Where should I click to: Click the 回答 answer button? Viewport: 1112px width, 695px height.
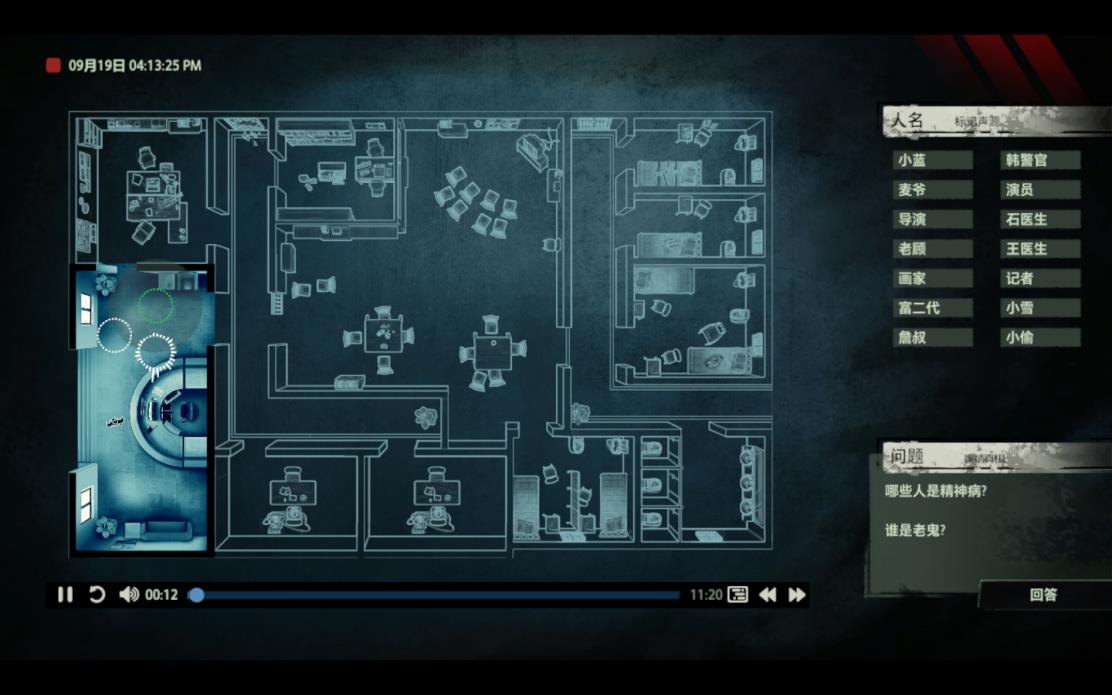[1043, 595]
